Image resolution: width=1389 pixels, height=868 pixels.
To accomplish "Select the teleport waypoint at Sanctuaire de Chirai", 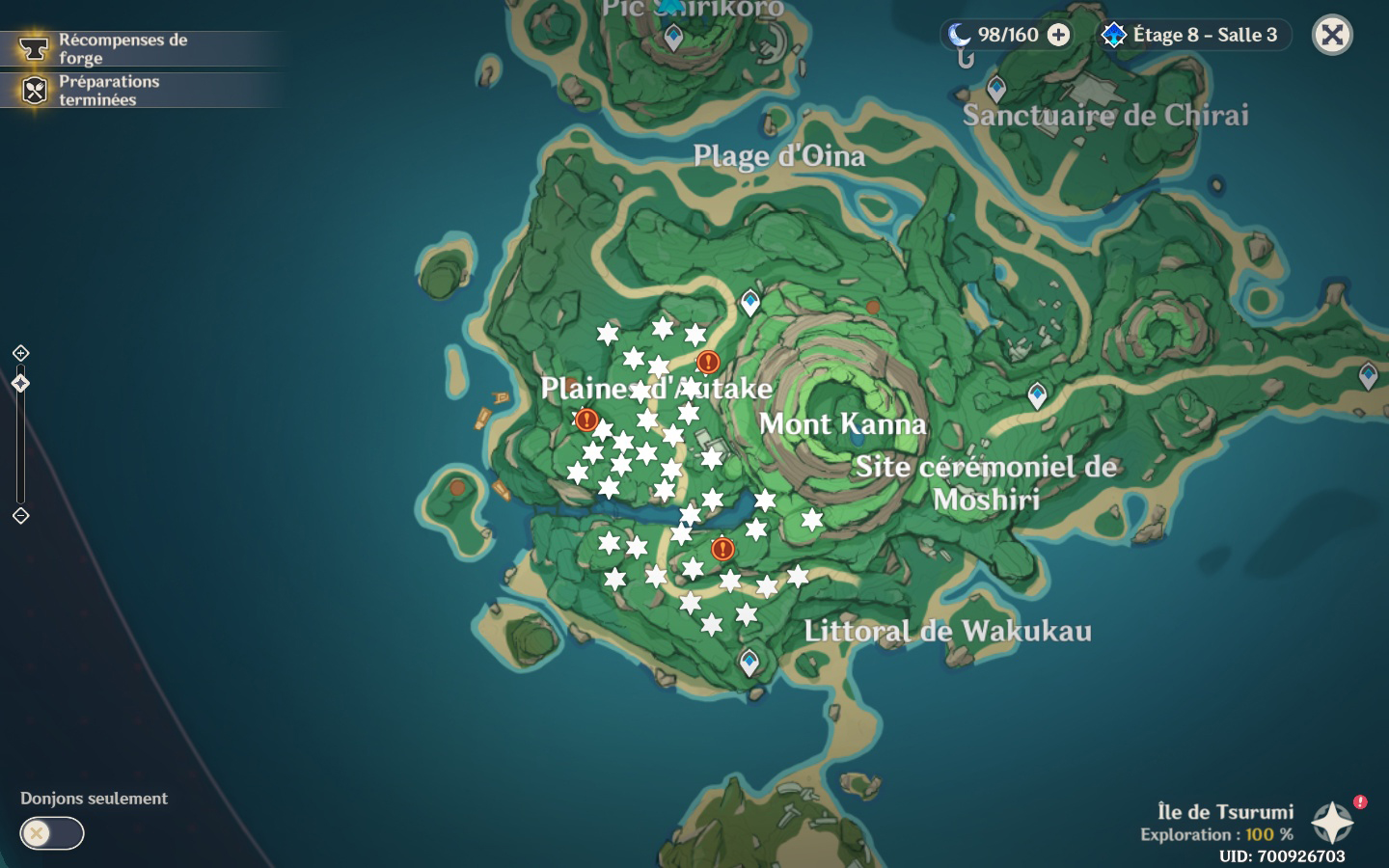I will 996,89.
